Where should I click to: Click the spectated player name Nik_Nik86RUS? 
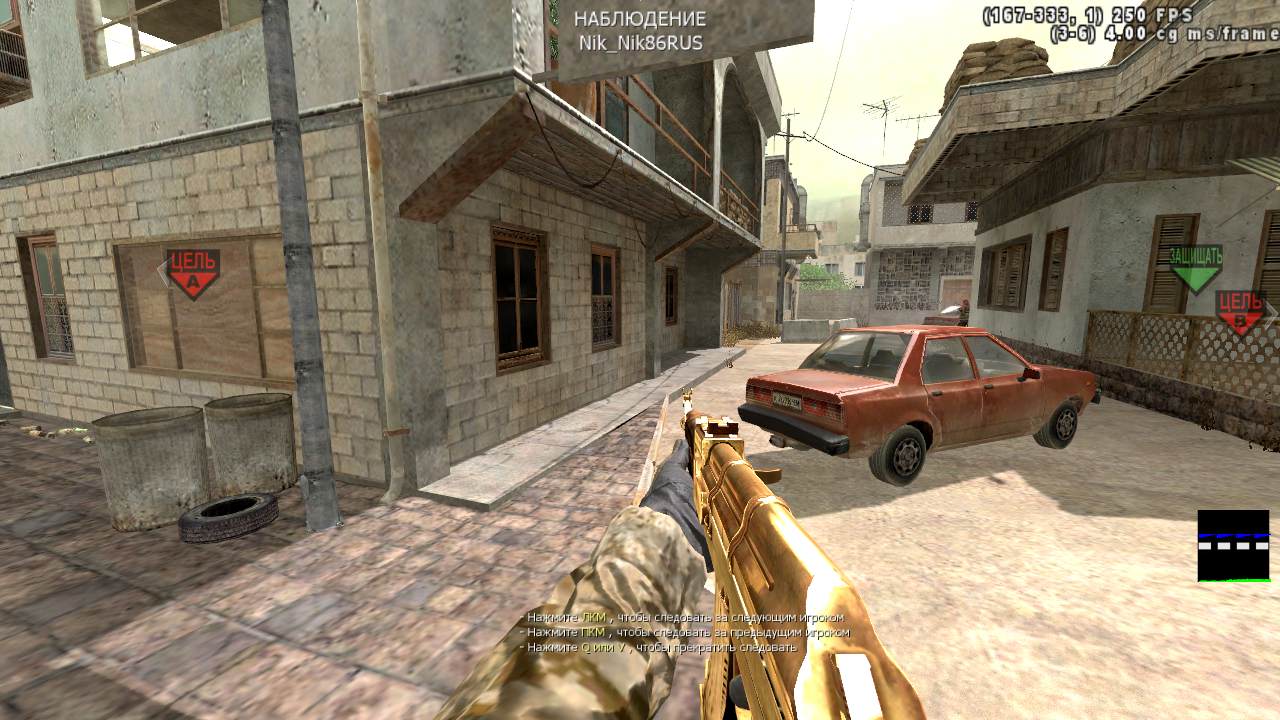pos(640,43)
